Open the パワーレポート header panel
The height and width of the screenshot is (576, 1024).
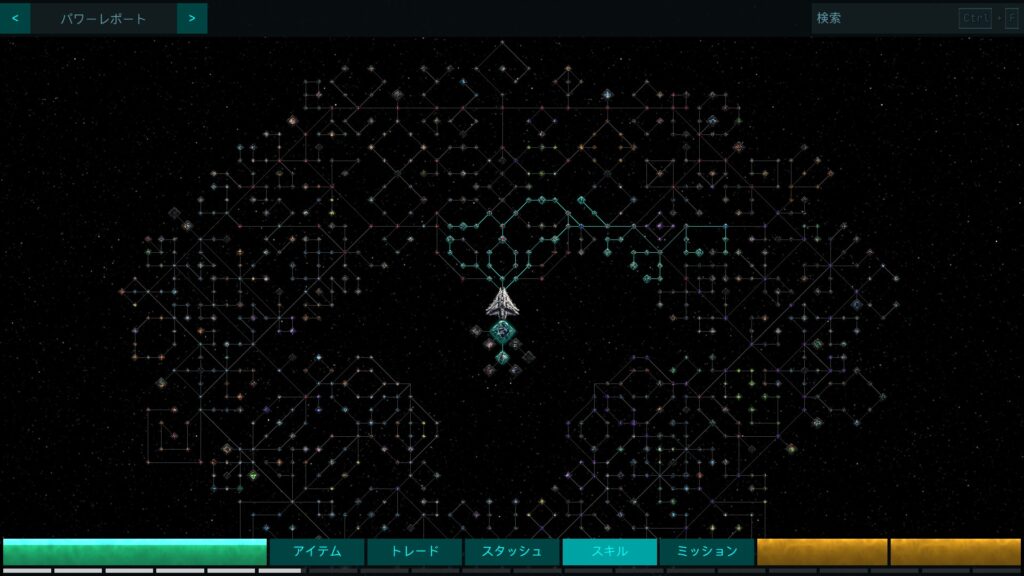pyautogui.click(x=103, y=18)
